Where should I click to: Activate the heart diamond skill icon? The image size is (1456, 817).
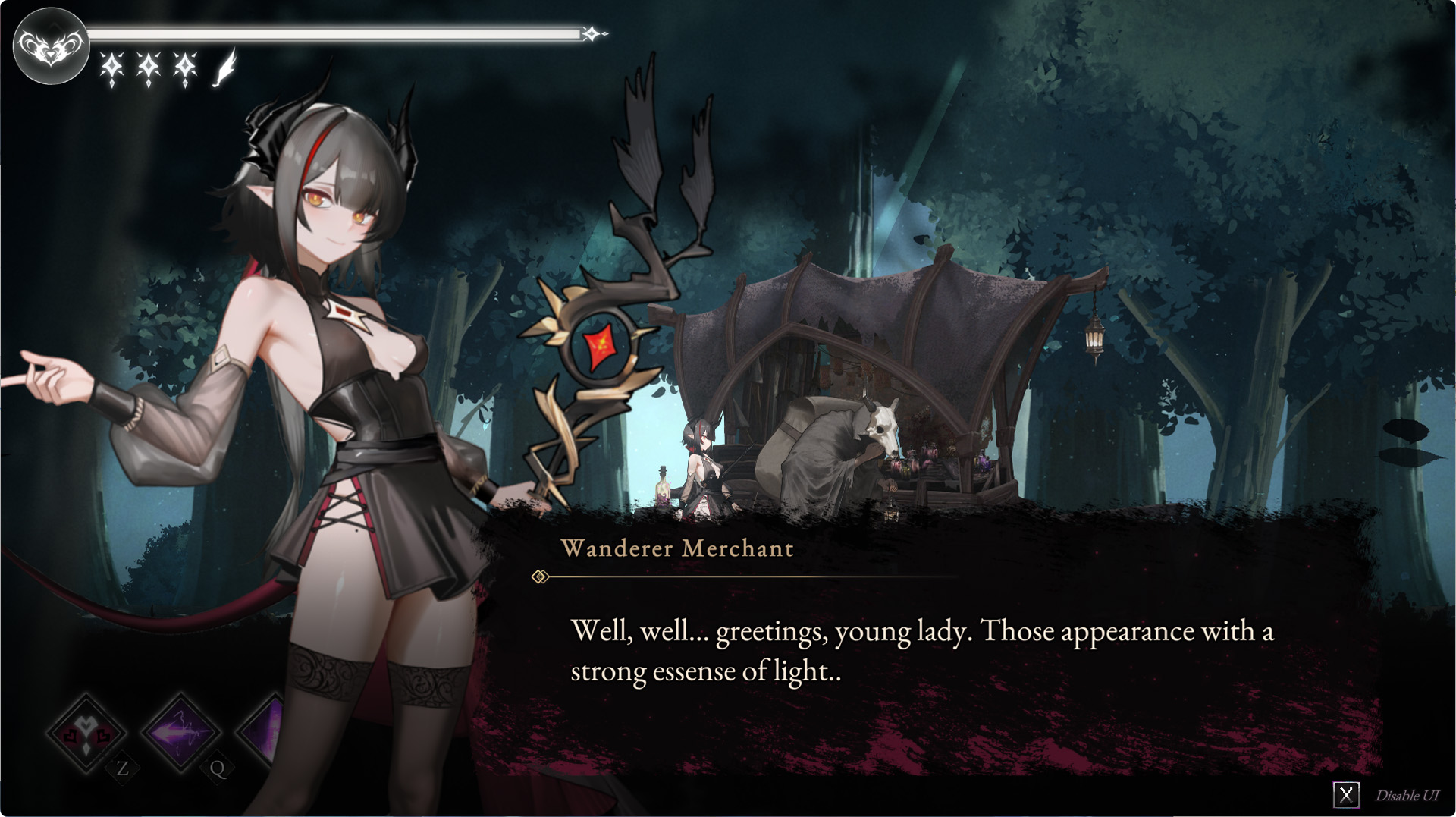pos(86,733)
